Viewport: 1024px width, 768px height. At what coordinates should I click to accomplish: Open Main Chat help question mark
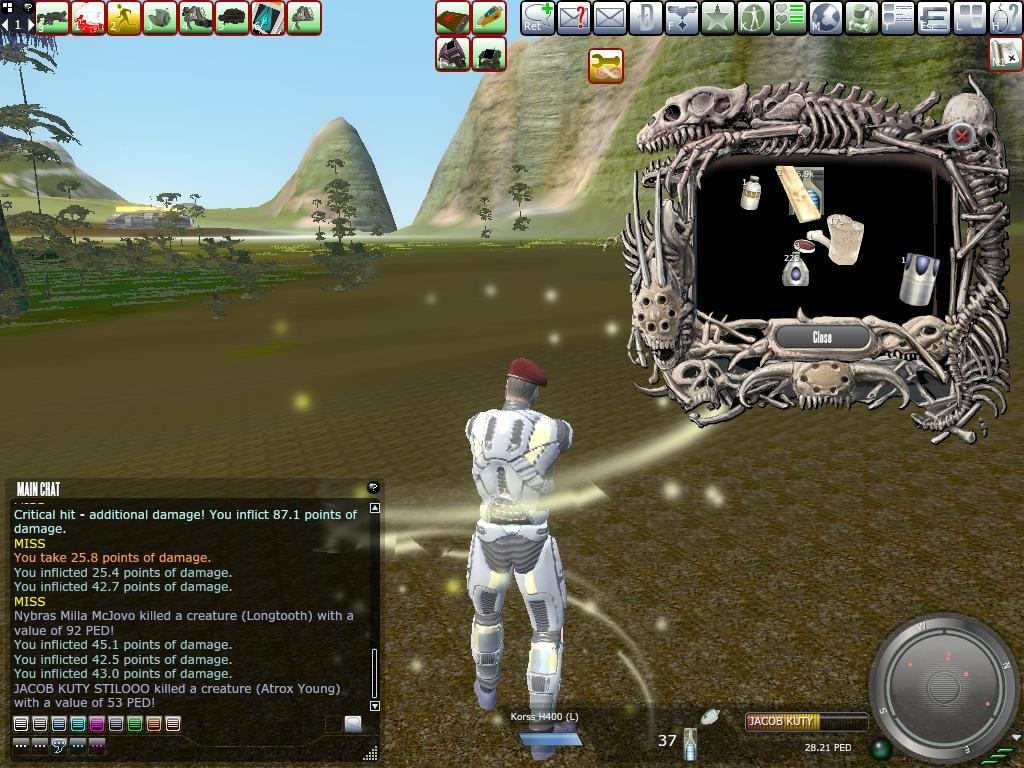[373, 488]
